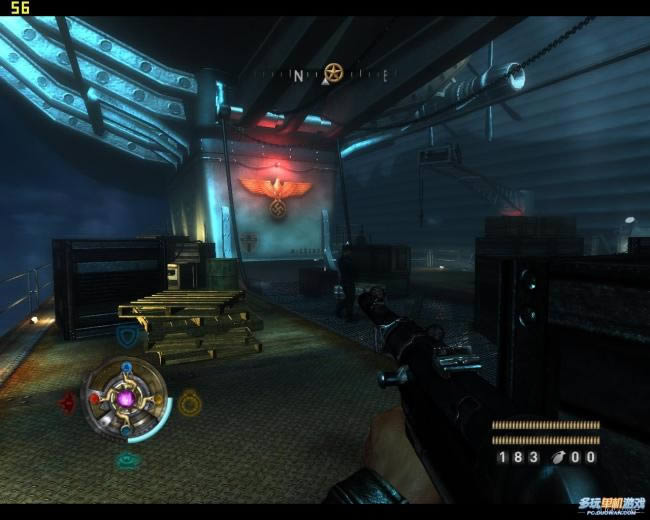Select the blue Shield veil power icon

127,337
